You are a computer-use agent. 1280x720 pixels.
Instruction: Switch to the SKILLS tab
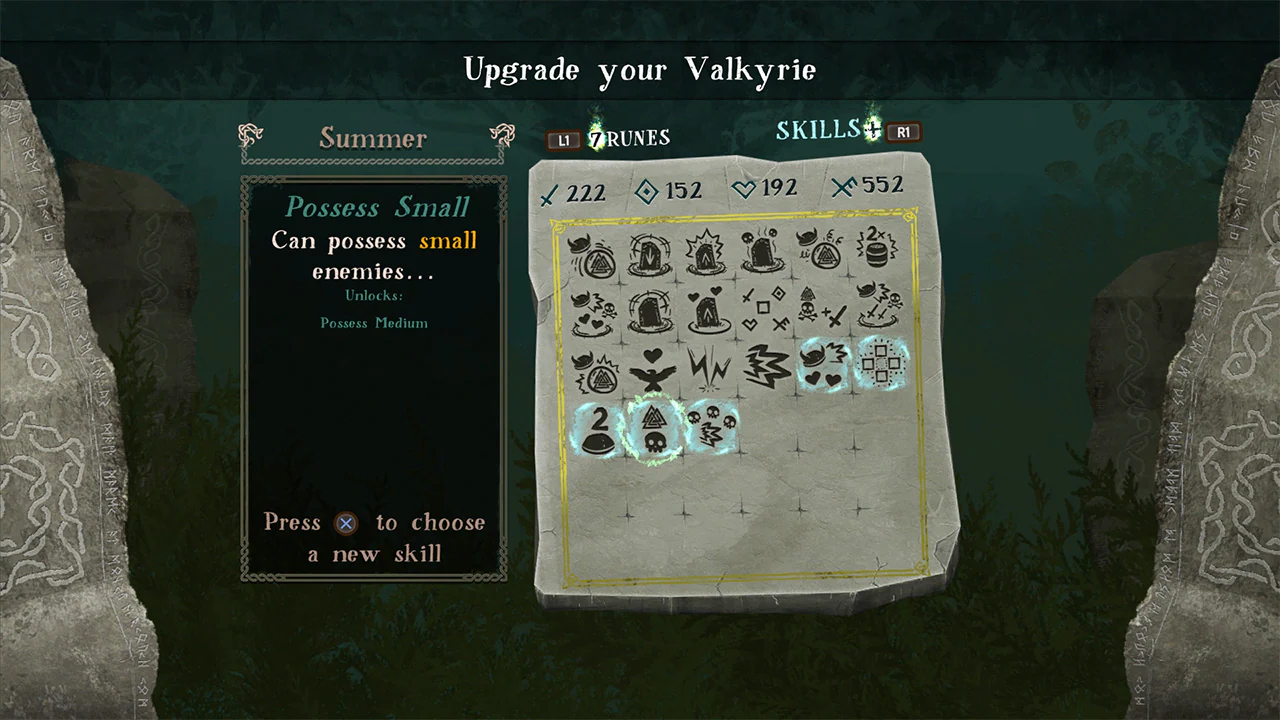[x=819, y=129]
